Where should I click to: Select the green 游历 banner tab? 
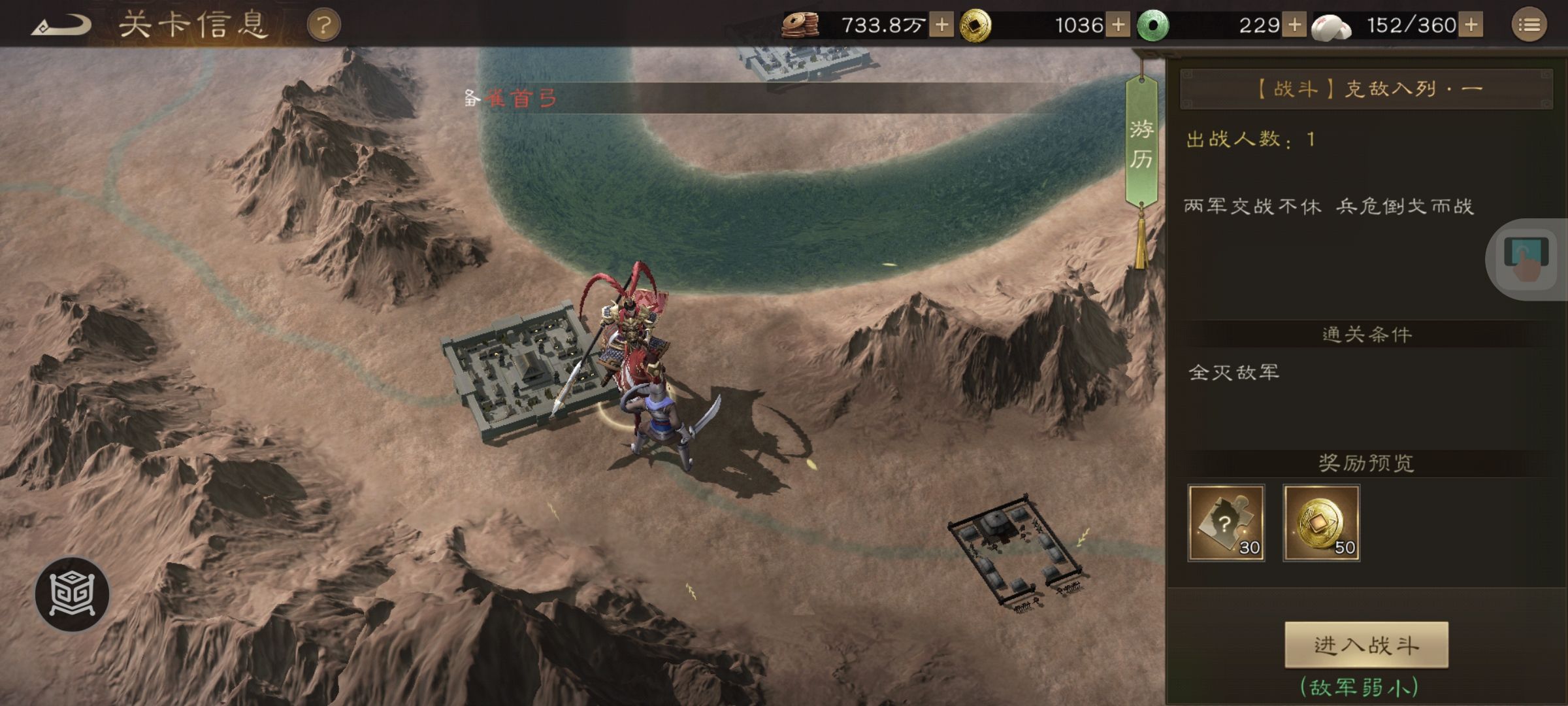tap(1141, 144)
